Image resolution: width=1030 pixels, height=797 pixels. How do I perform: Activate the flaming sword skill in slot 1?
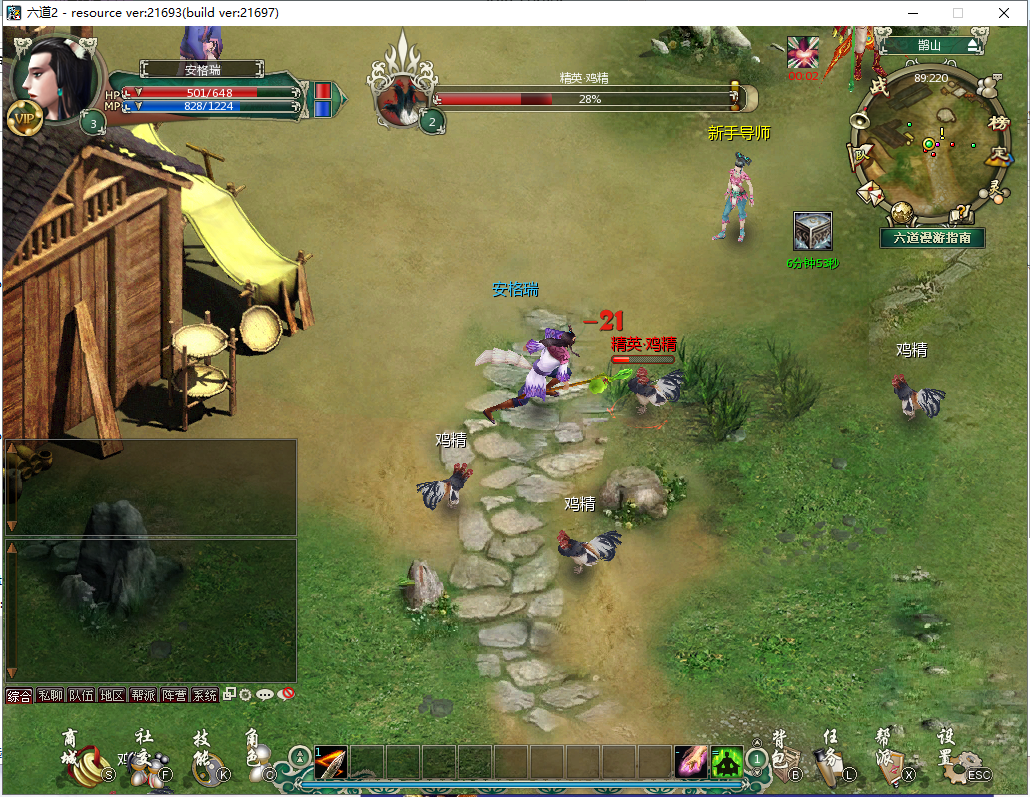[x=331, y=763]
